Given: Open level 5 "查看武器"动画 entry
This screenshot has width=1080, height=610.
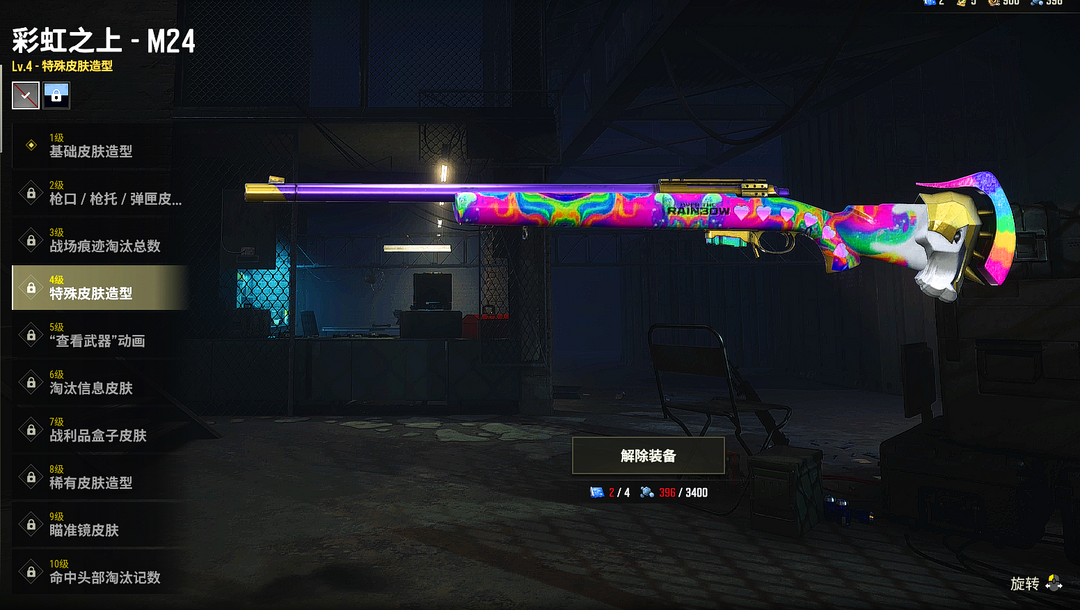Looking at the screenshot, I should (98, 335).
